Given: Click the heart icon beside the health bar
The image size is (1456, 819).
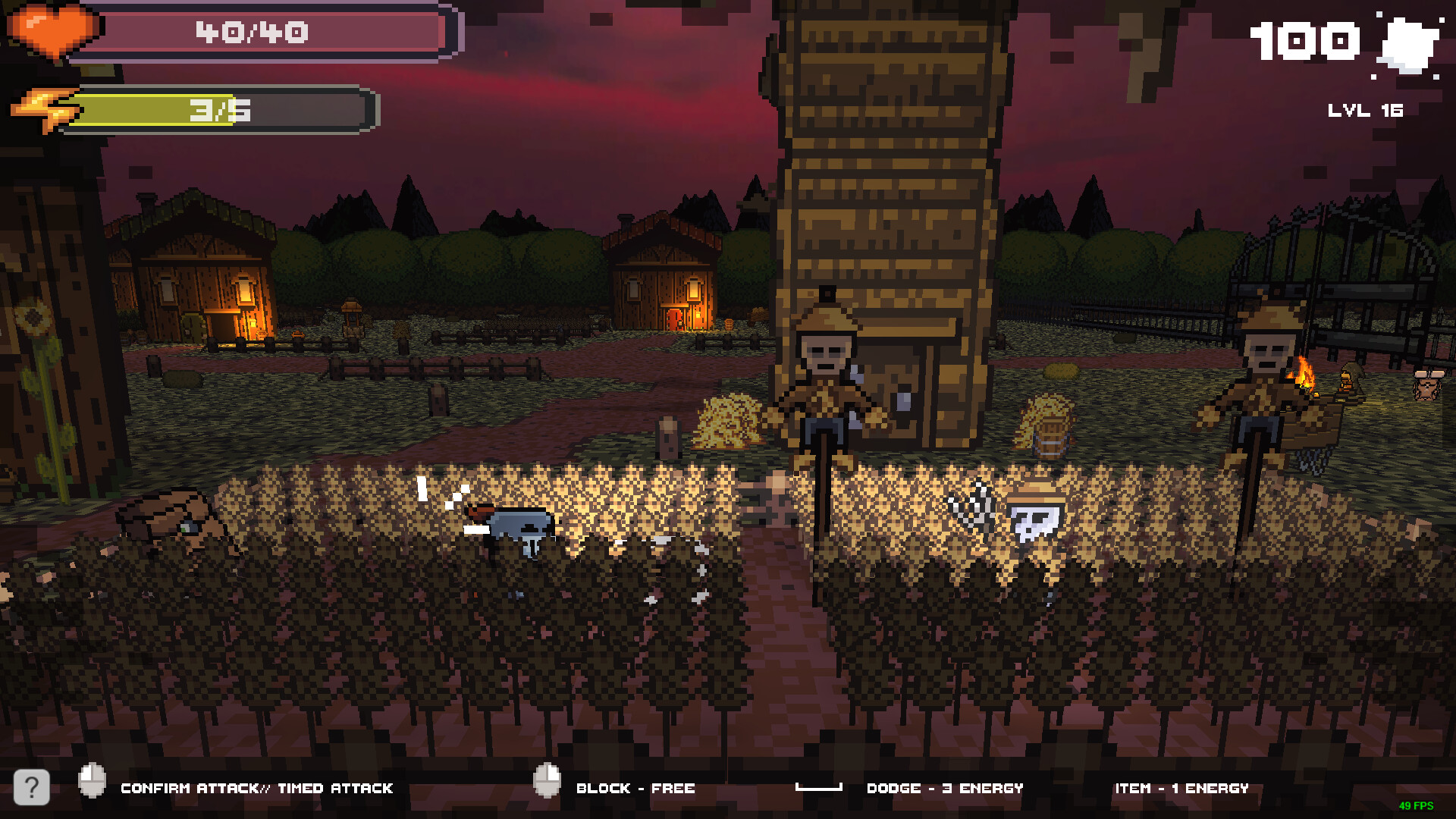Looking at the screenshot, I should coord(53,32).
